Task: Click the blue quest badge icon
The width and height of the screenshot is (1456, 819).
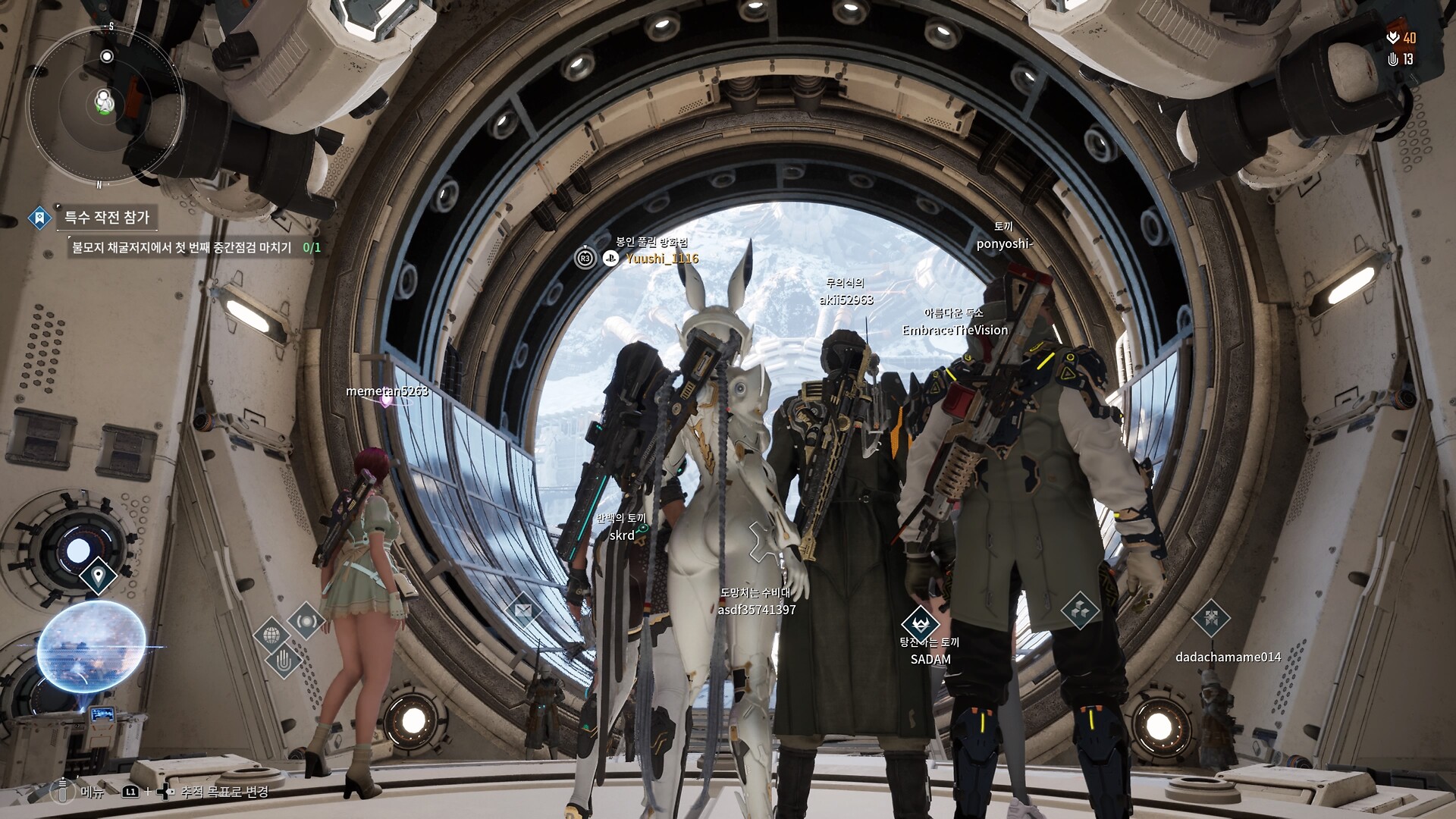Action: click(x=39, y=218)
